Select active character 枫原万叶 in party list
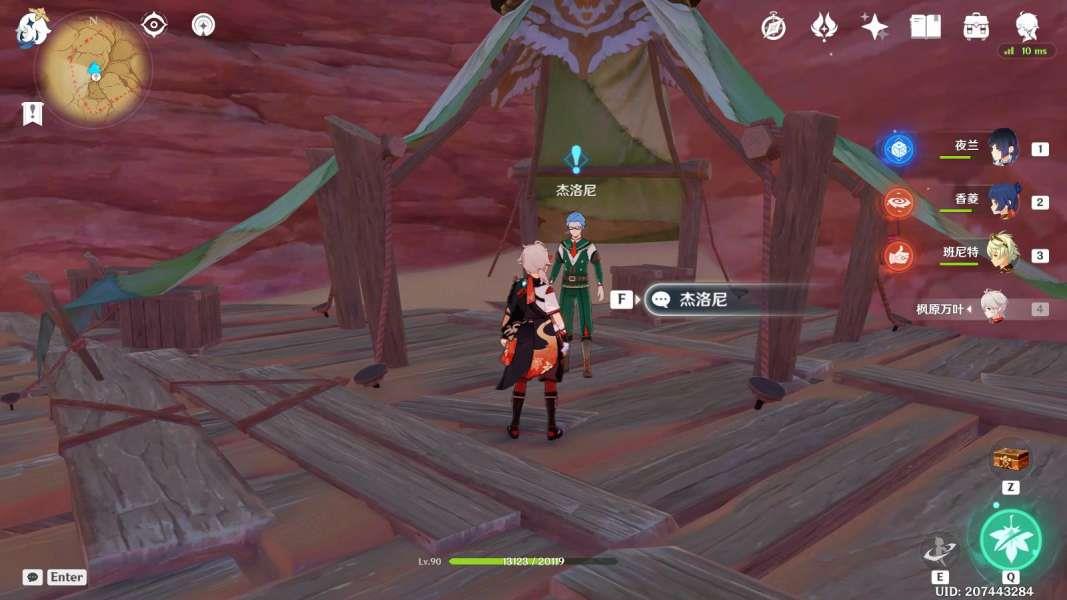Image resolution: width=1067 pixels, height=600 pixels. (993, 308)
